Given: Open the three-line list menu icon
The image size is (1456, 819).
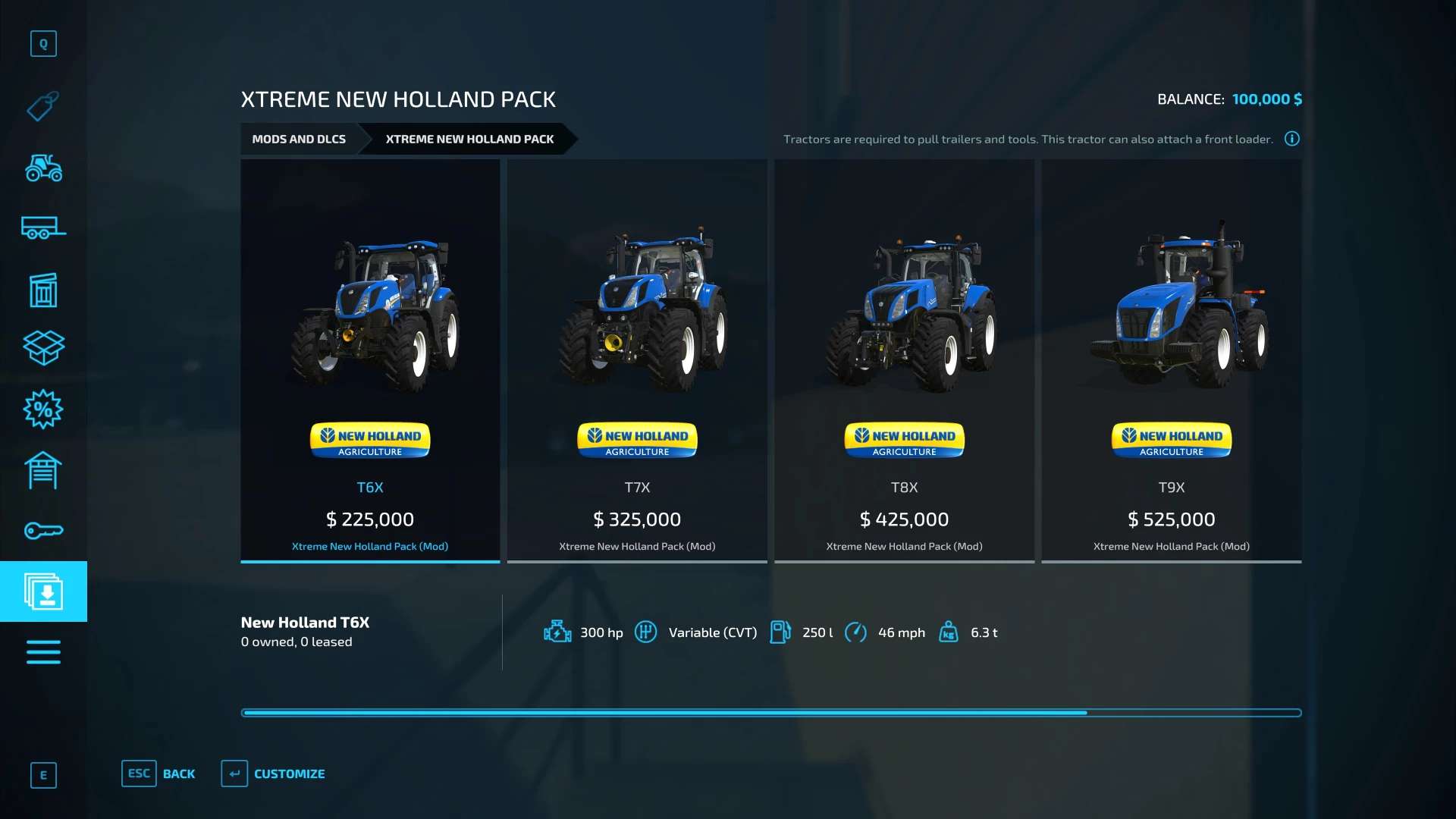Looking at the screenshot, I should 43,652.
